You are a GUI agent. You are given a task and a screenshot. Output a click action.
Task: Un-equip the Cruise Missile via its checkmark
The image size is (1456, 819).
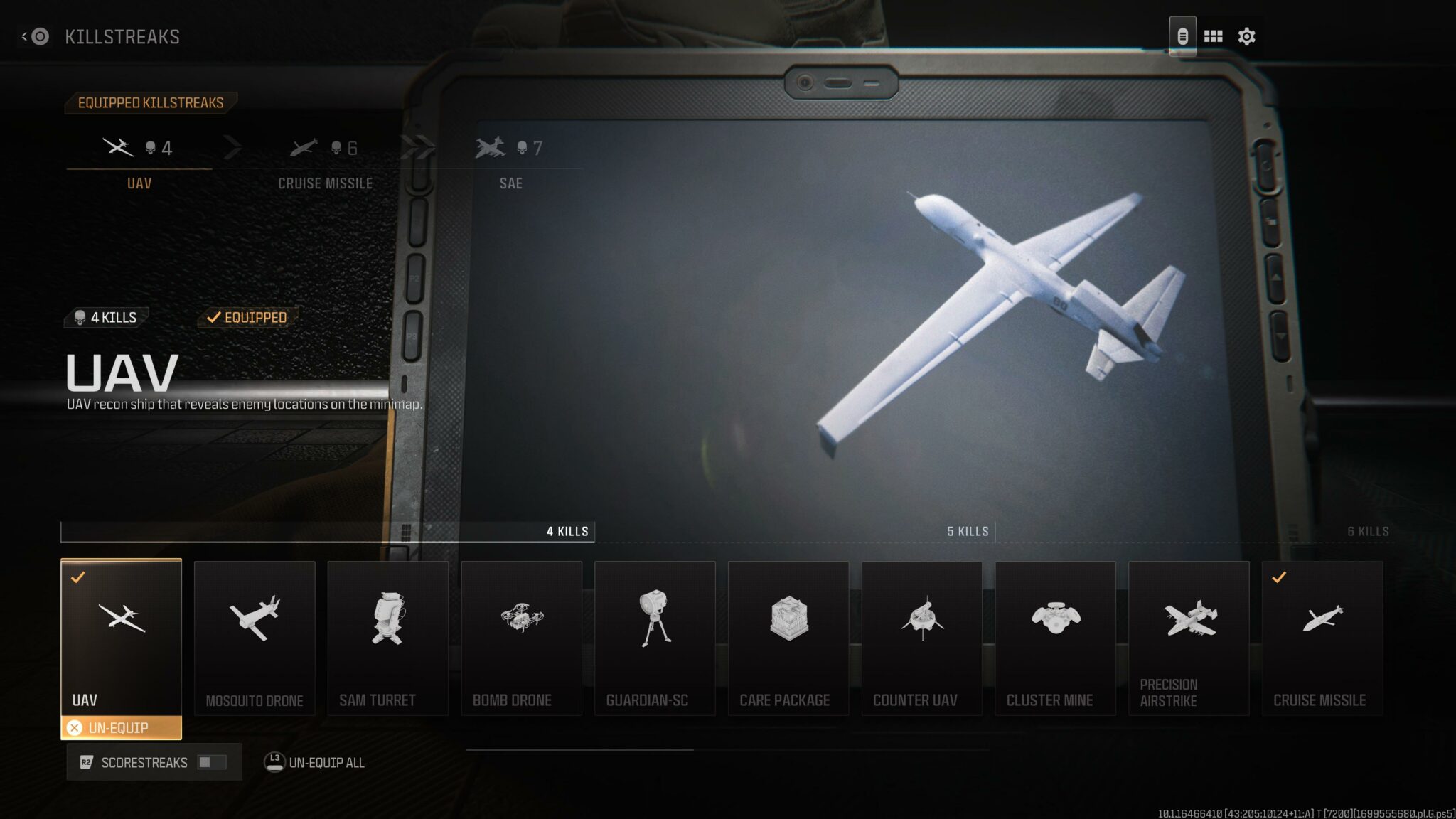click(x=1279, y=578)
